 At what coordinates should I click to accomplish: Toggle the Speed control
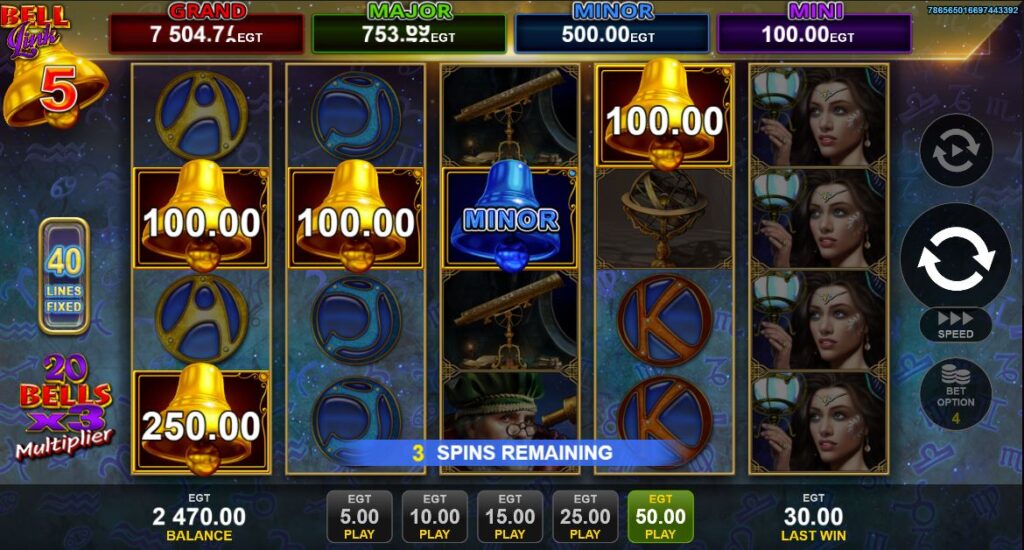click(955, 324)
